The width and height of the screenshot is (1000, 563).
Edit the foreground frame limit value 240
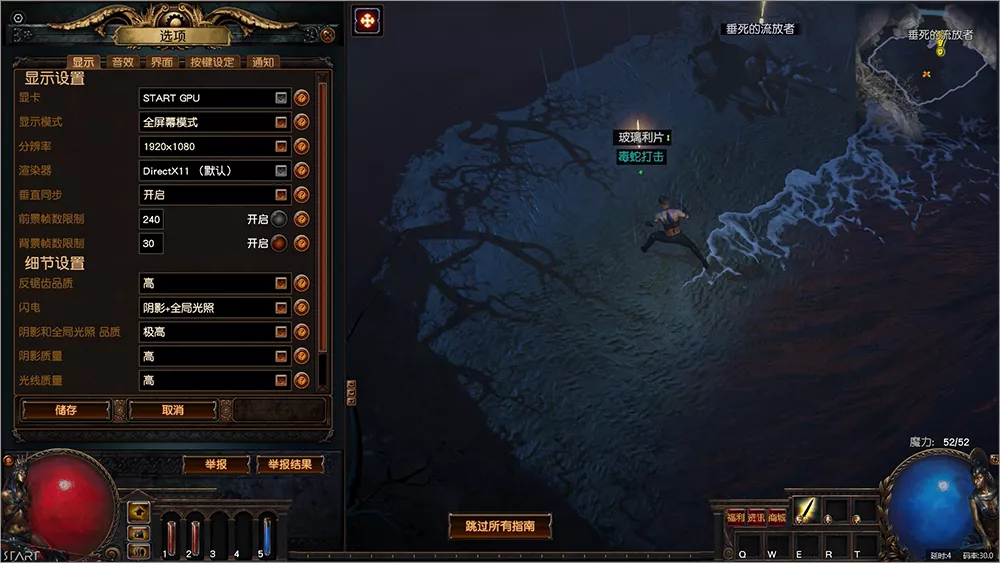(152, 219)
